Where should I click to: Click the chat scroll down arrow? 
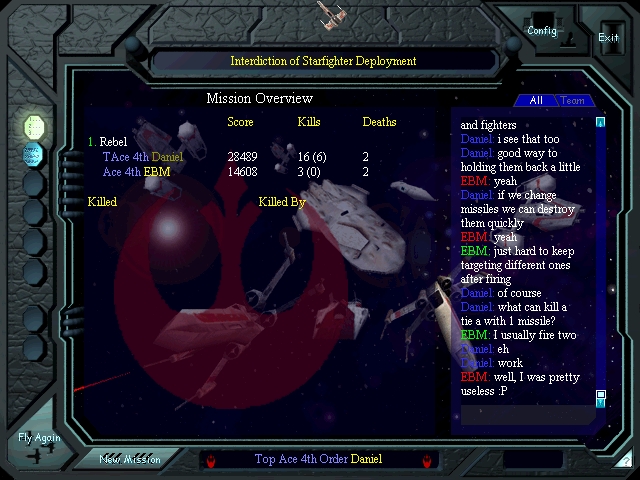(600, 397)
